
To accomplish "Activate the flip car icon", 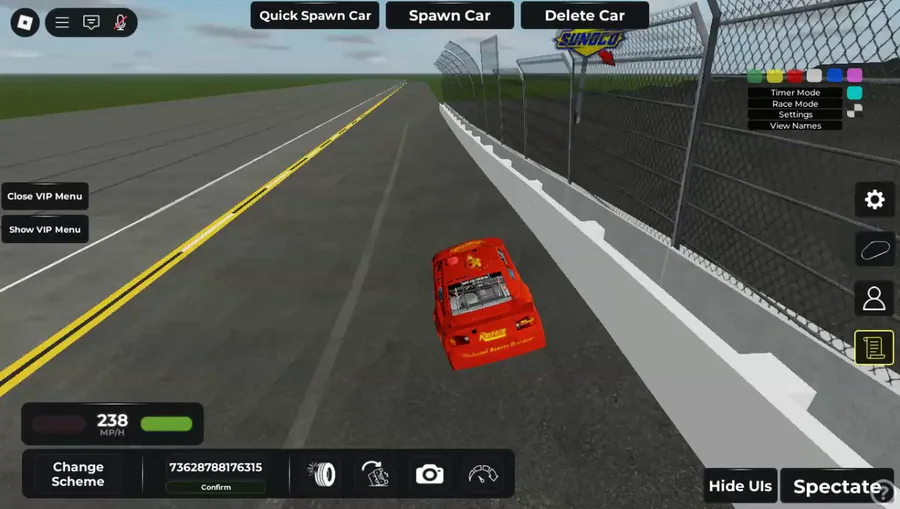I will coord(375,474).
